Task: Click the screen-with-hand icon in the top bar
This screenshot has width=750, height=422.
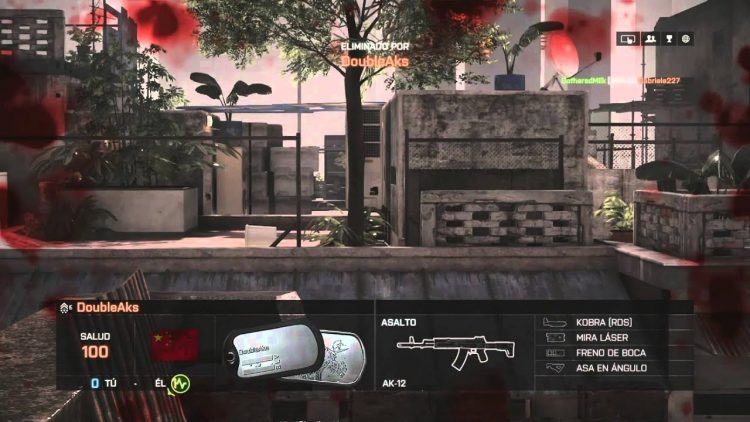Action: 628,39
